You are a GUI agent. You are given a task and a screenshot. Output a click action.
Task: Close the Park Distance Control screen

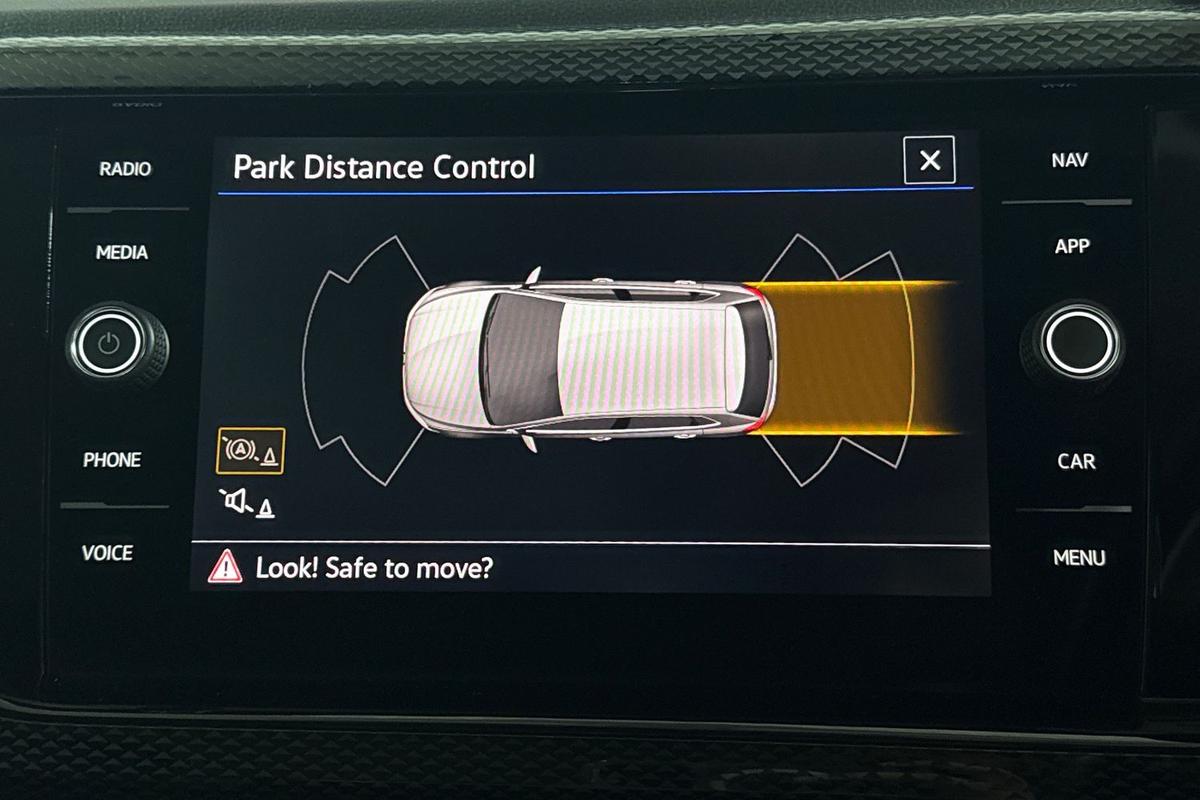(x=929, y=160)
